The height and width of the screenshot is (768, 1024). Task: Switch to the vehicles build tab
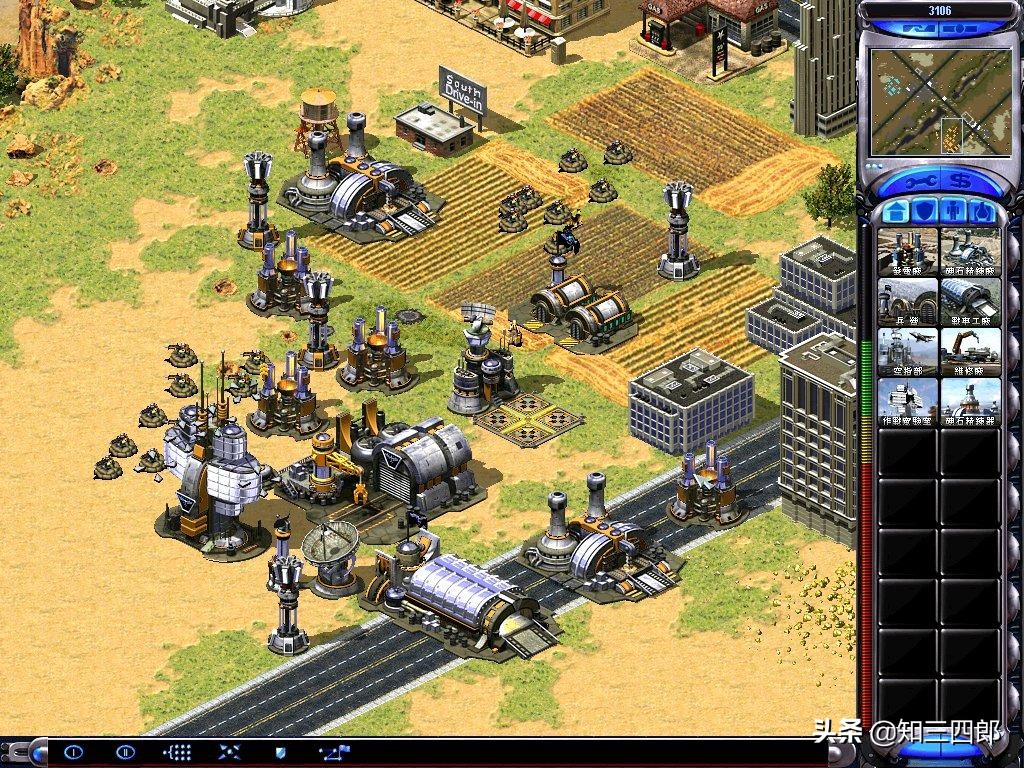tap(982, 212)
